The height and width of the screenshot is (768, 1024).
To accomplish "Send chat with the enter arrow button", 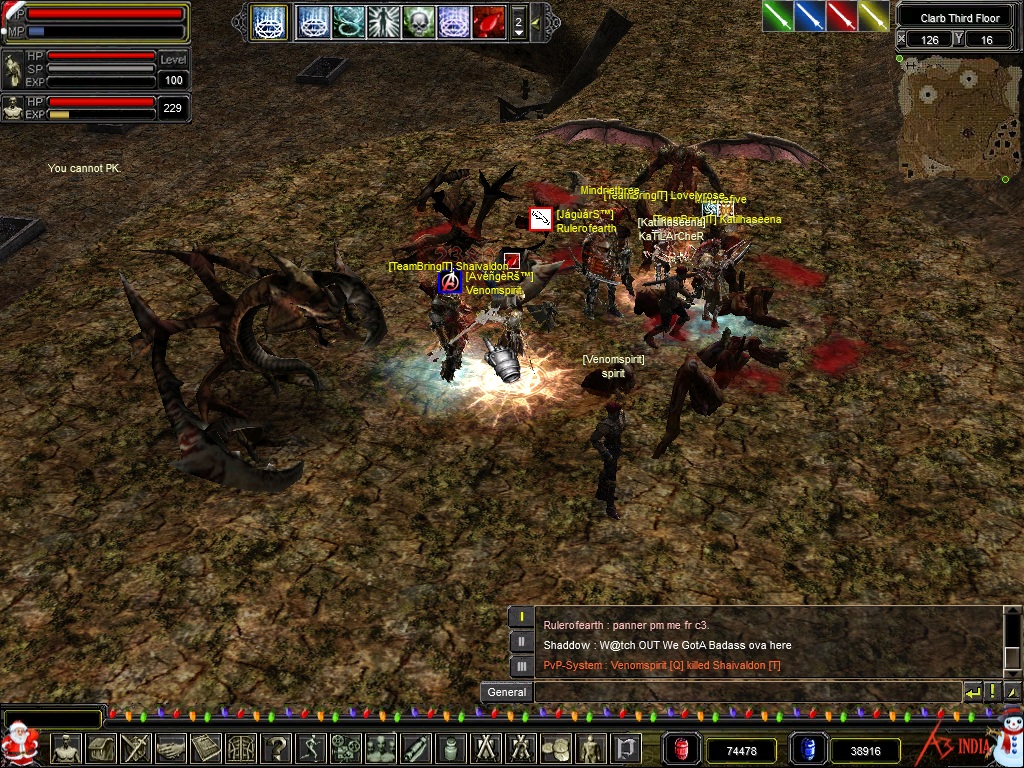I will (x=972, y=692).
